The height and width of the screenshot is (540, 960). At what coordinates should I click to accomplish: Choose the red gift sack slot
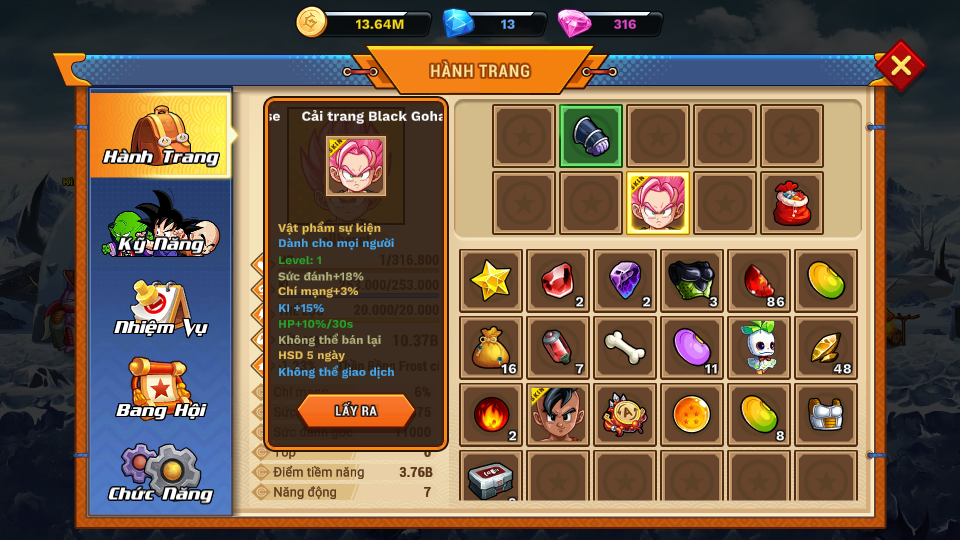792,203
